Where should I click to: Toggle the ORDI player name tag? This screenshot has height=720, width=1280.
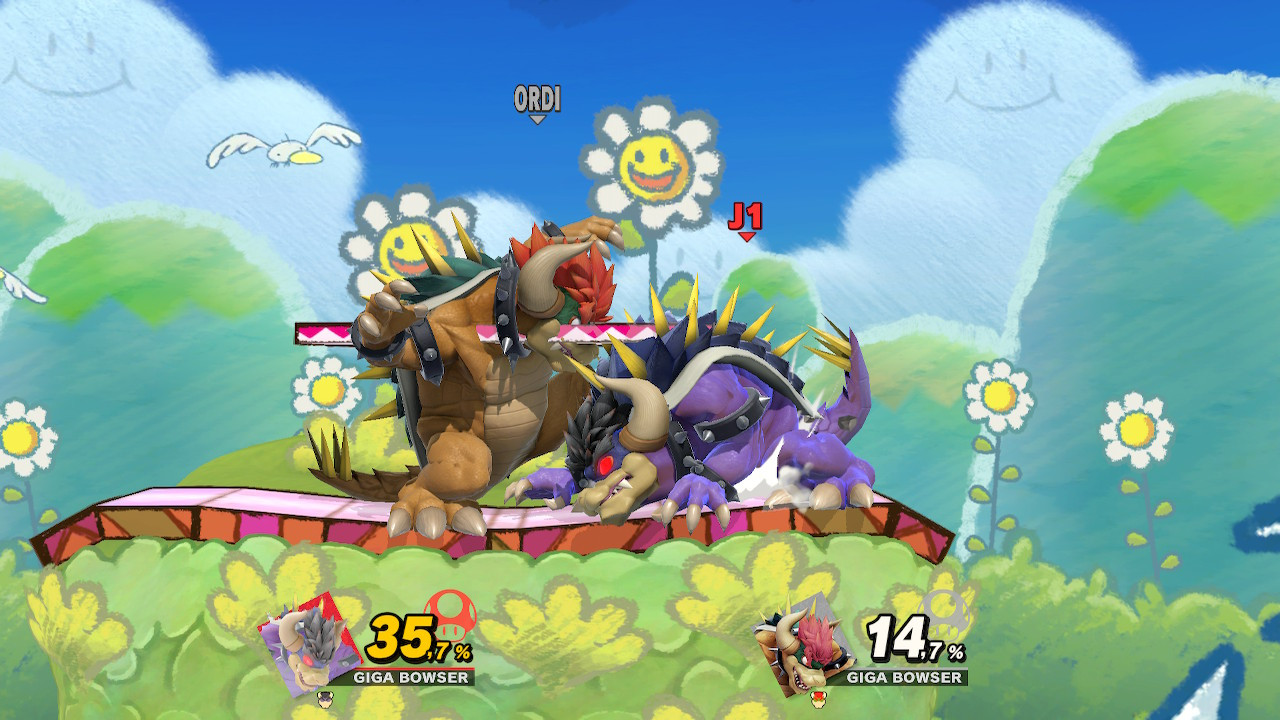pyautogui.click(x=537, y=100)
